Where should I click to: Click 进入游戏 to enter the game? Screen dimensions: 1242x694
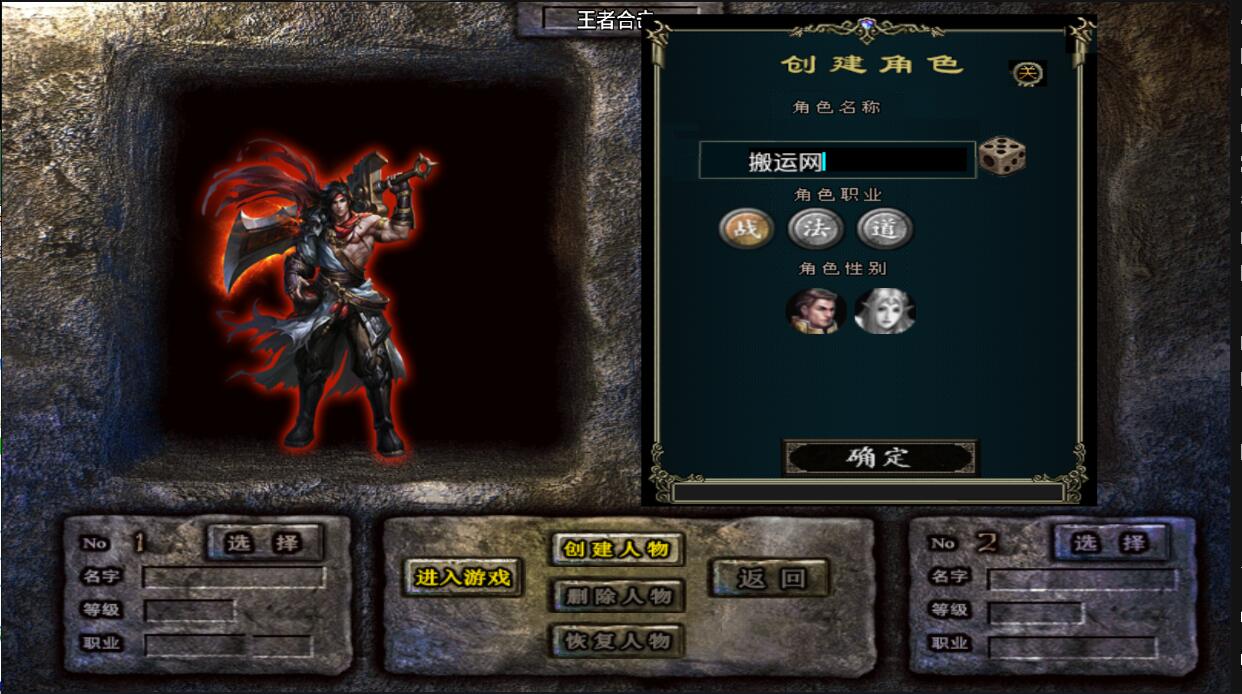[462, 577]
